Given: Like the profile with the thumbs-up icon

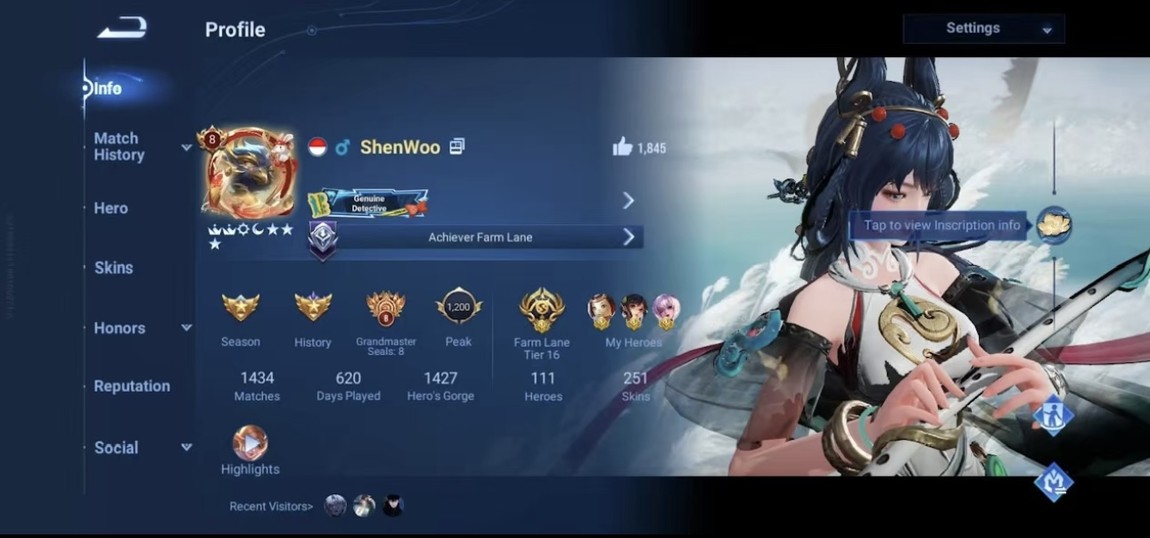Looking at the screenshot, I should click(x=623, y=148).
